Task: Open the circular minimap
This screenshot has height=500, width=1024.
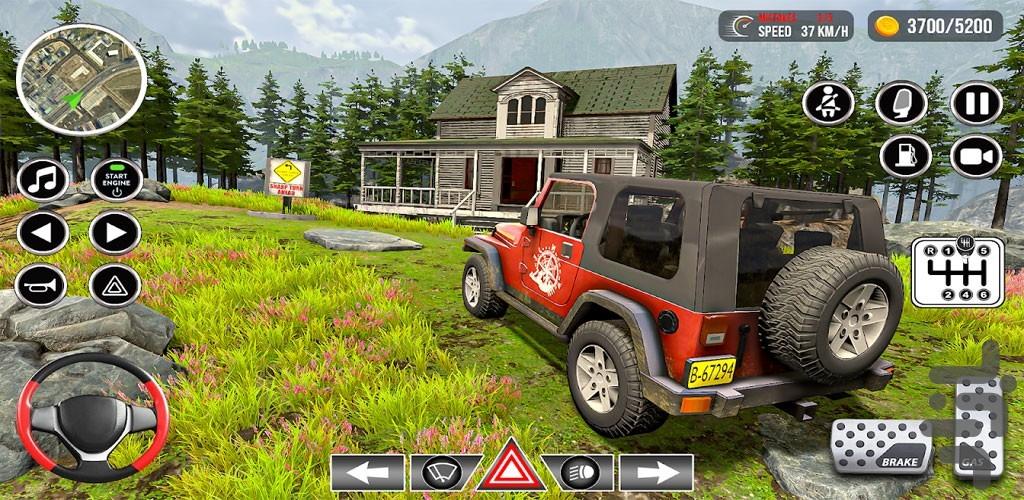Action: (x=82, y=79)
